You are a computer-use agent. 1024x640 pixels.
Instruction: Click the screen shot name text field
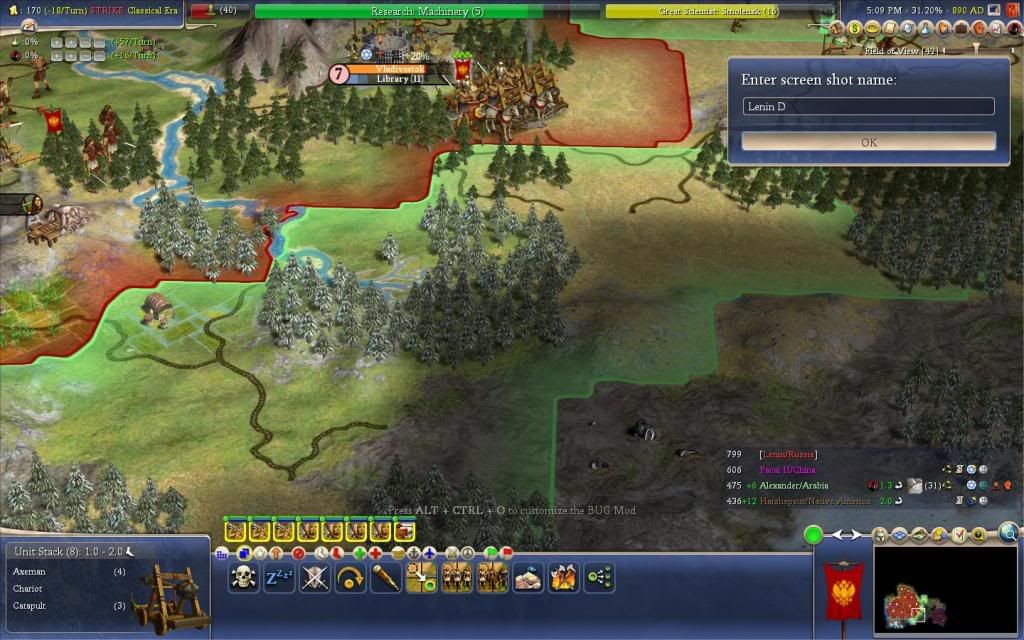tap(868, 106)
